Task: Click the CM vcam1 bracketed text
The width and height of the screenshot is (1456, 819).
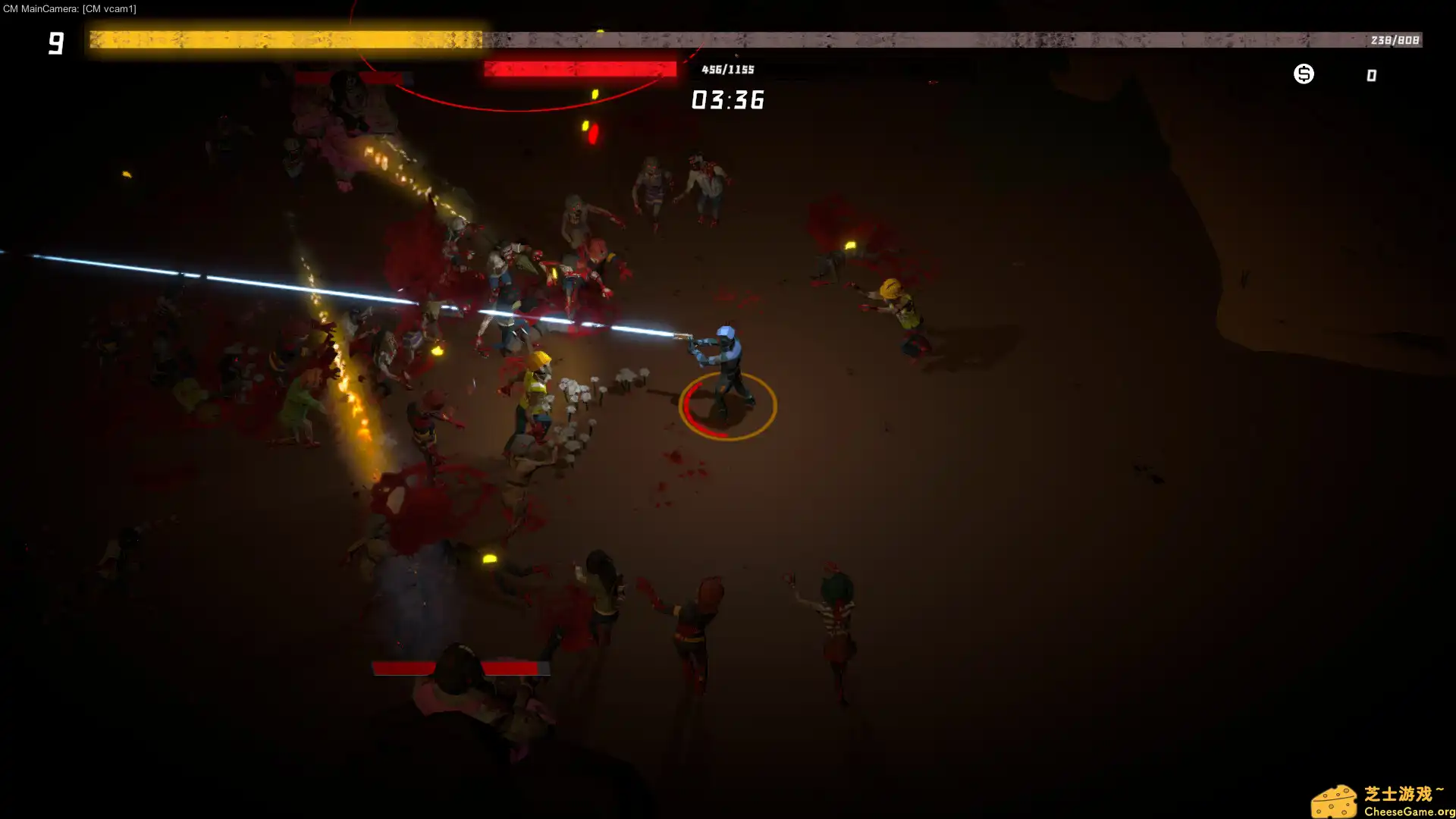Action: click(x=109, y=9)
